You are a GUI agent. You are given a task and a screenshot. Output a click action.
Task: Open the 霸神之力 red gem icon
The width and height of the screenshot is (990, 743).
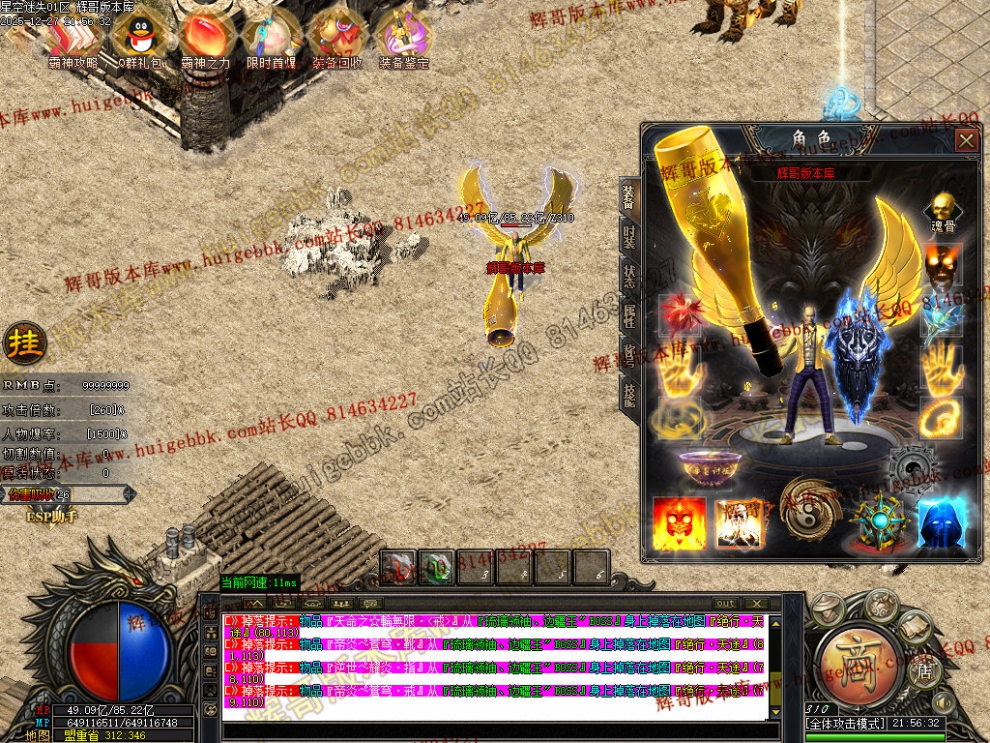(x=206, y=37)
